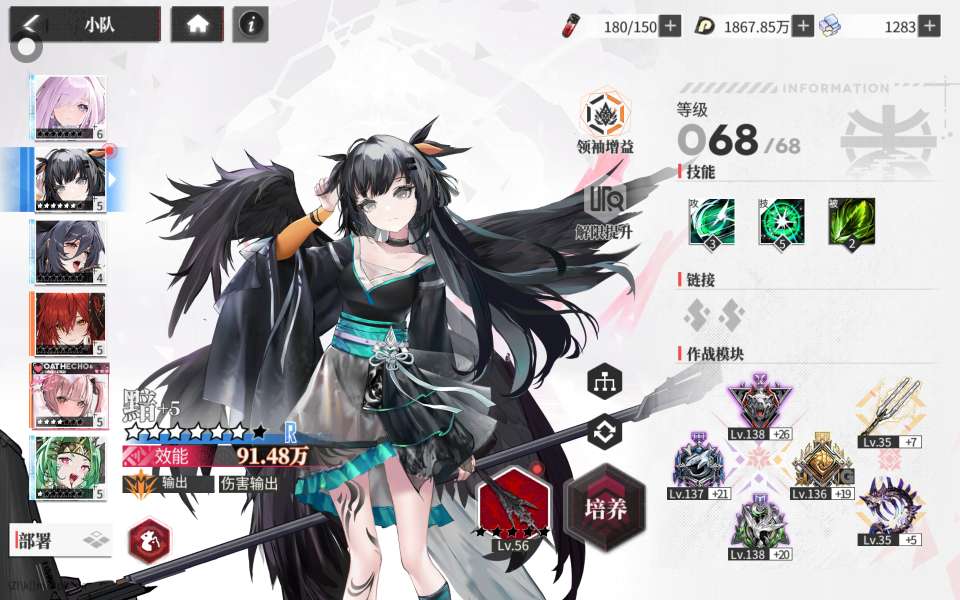The height and width of the screenshot is (600, 960).
Task: Go back from the 小队 squad screen
Action: point(32,24)
